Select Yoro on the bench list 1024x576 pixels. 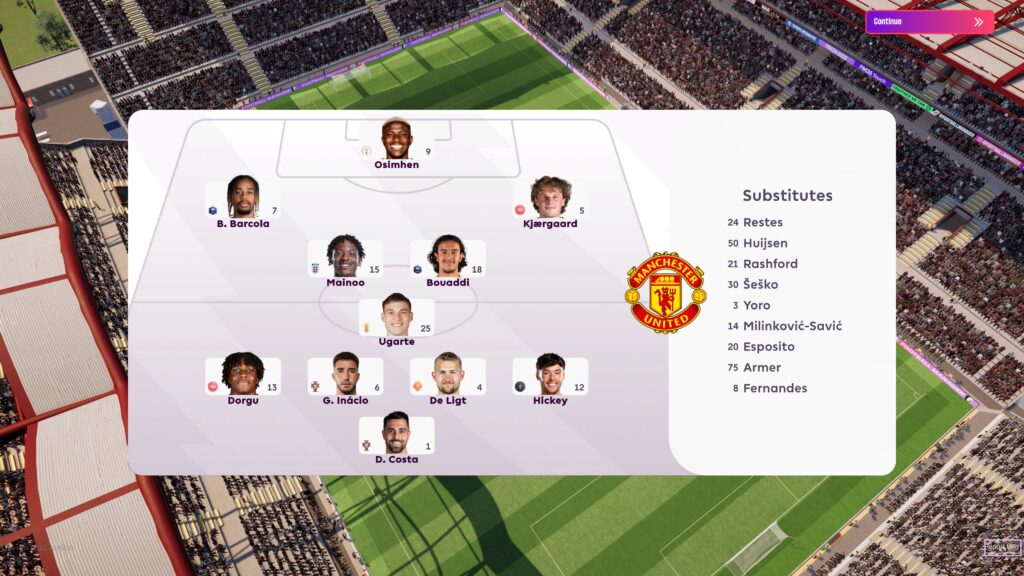756,305
